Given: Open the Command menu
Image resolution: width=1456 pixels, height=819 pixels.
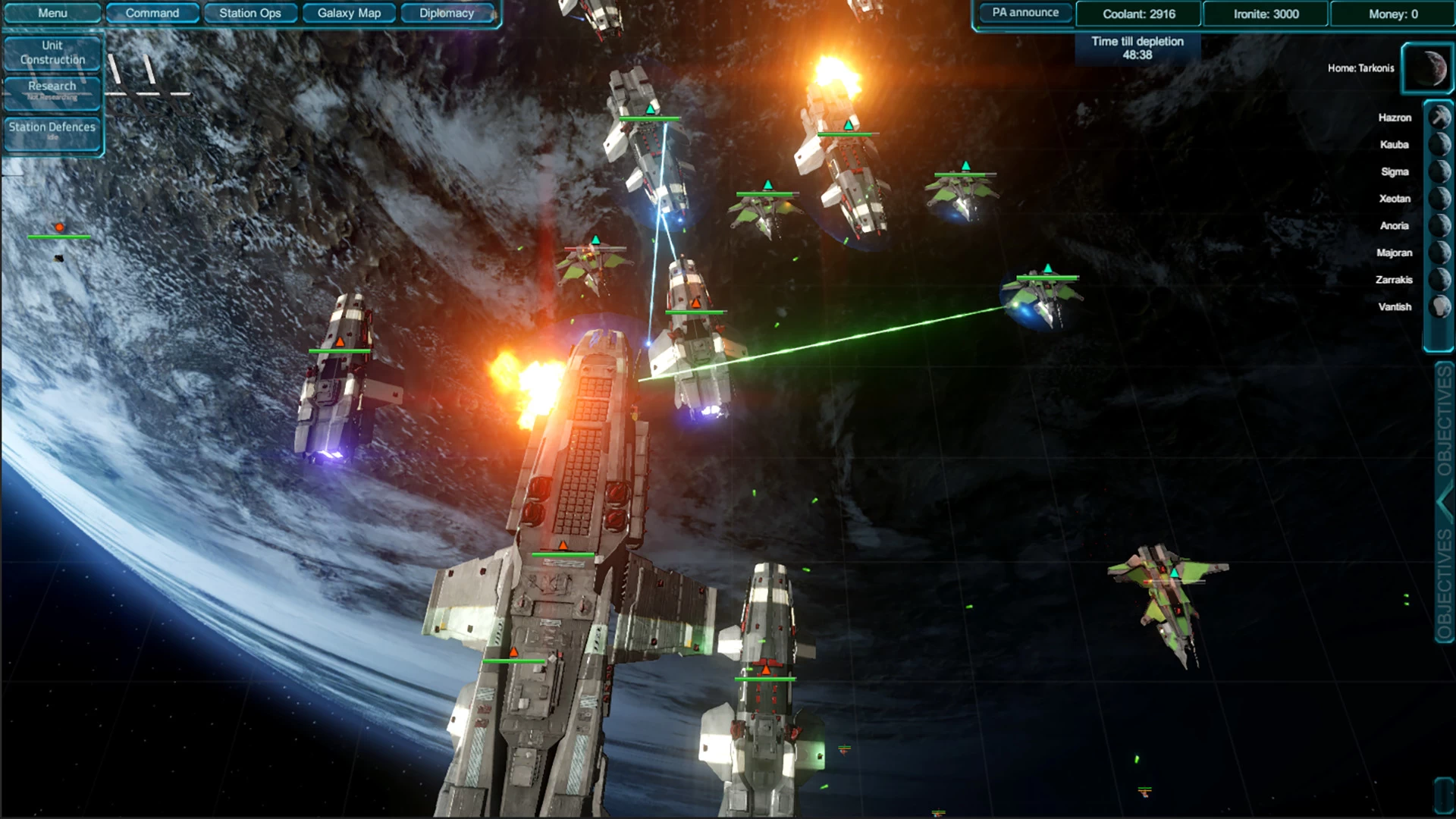Looking at the screenshot, I should (x=152, y=12).
